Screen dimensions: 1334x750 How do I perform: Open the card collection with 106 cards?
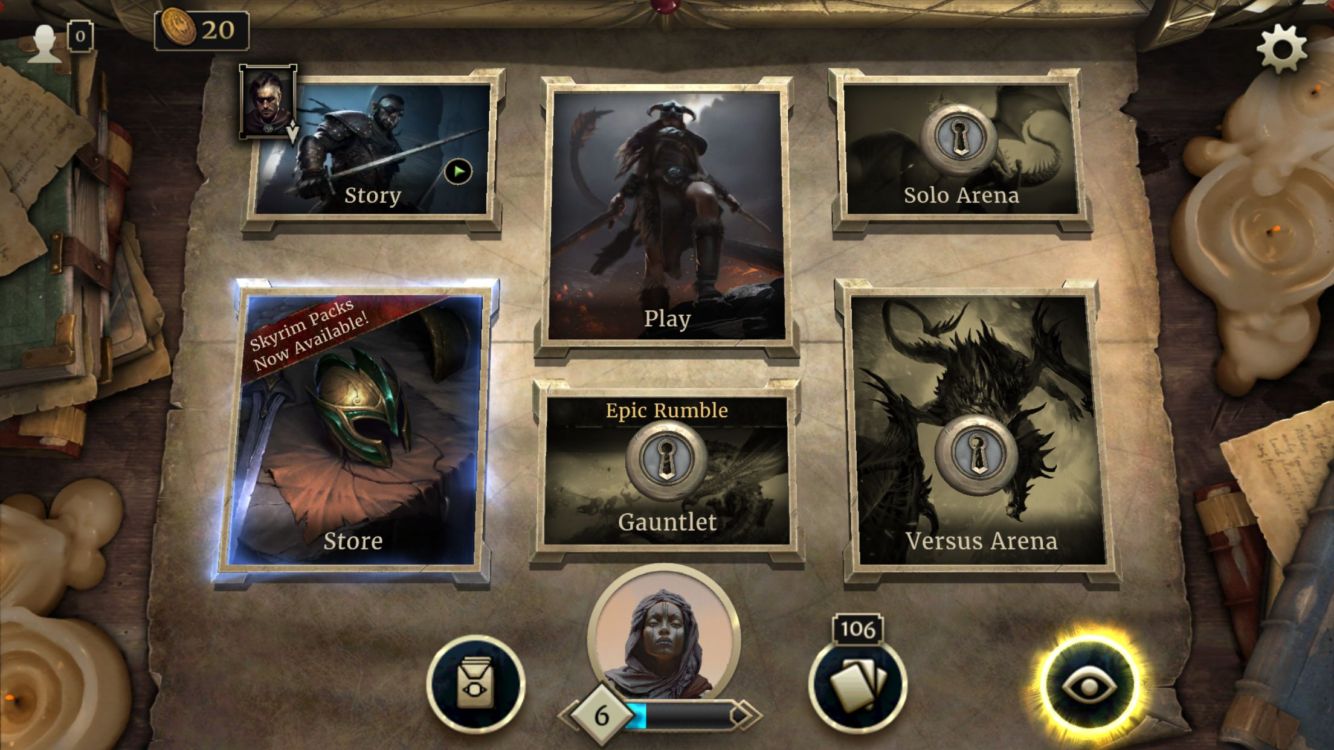857,687
